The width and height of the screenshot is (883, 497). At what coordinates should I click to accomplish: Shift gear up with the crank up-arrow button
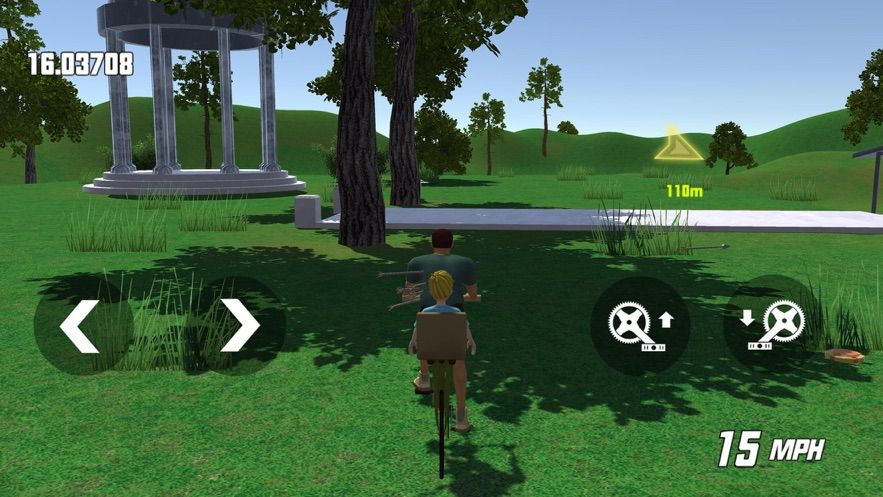(639, 325)
